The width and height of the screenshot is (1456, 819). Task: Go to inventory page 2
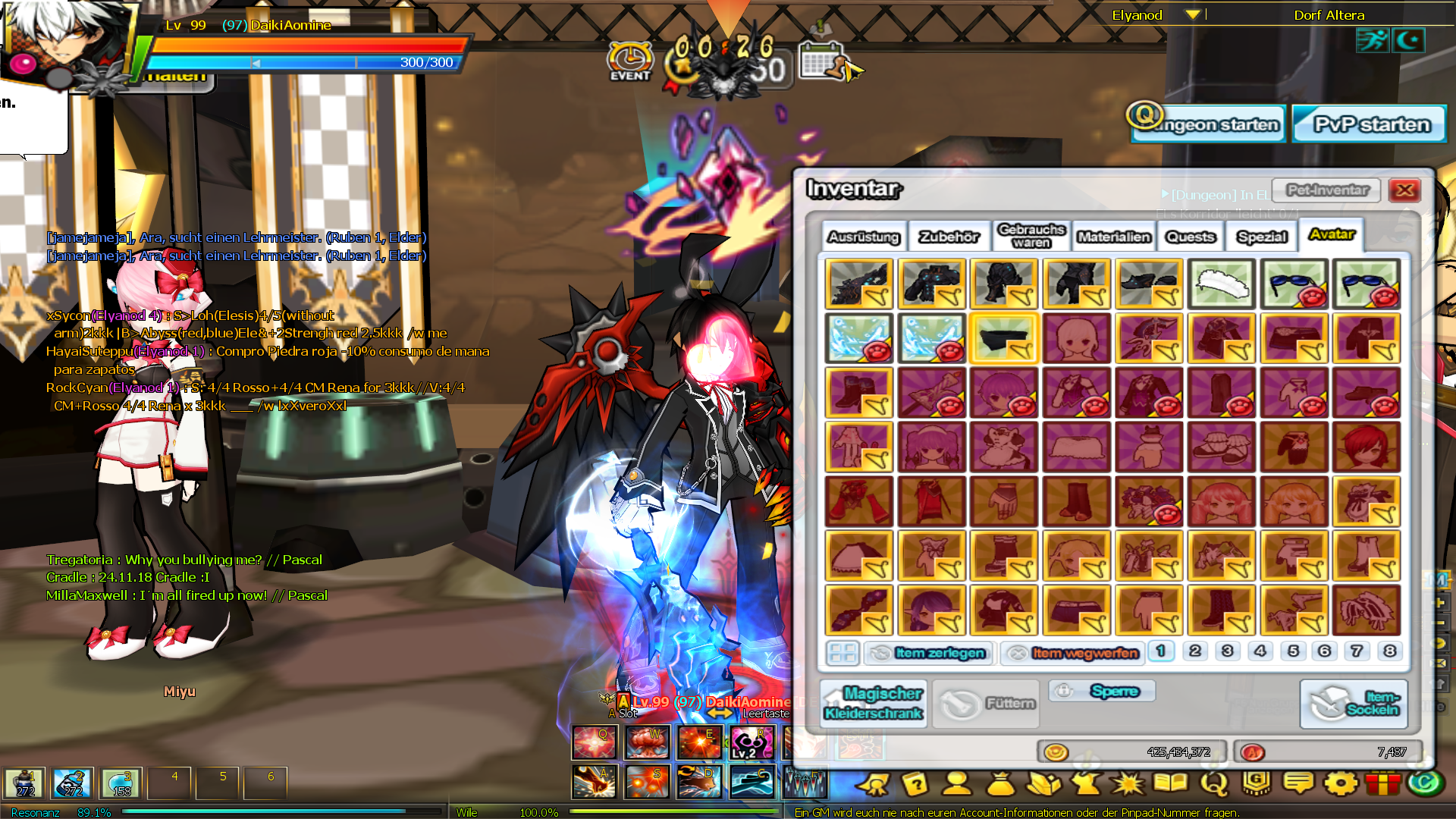click(1195, 651)
